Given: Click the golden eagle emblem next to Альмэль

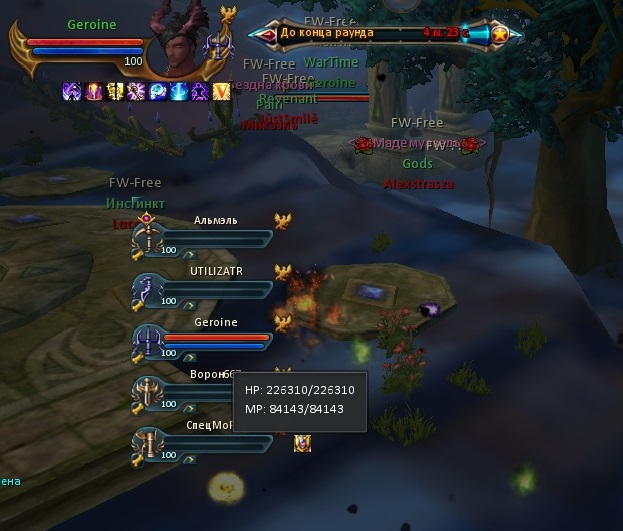Looking at the screenshot, I should point(283,221).
